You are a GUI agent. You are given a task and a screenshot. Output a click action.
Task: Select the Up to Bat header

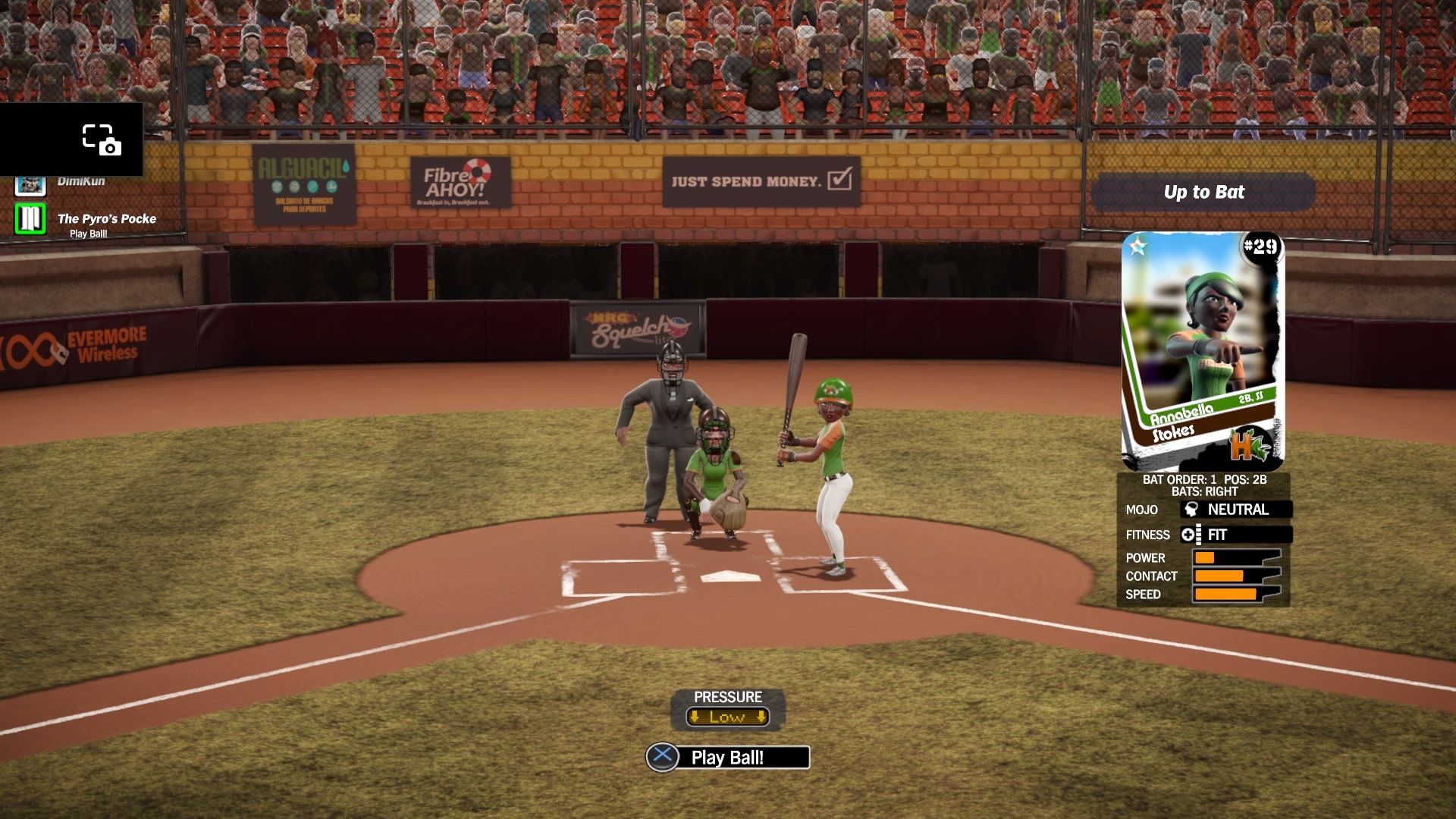coord(1204,193)
